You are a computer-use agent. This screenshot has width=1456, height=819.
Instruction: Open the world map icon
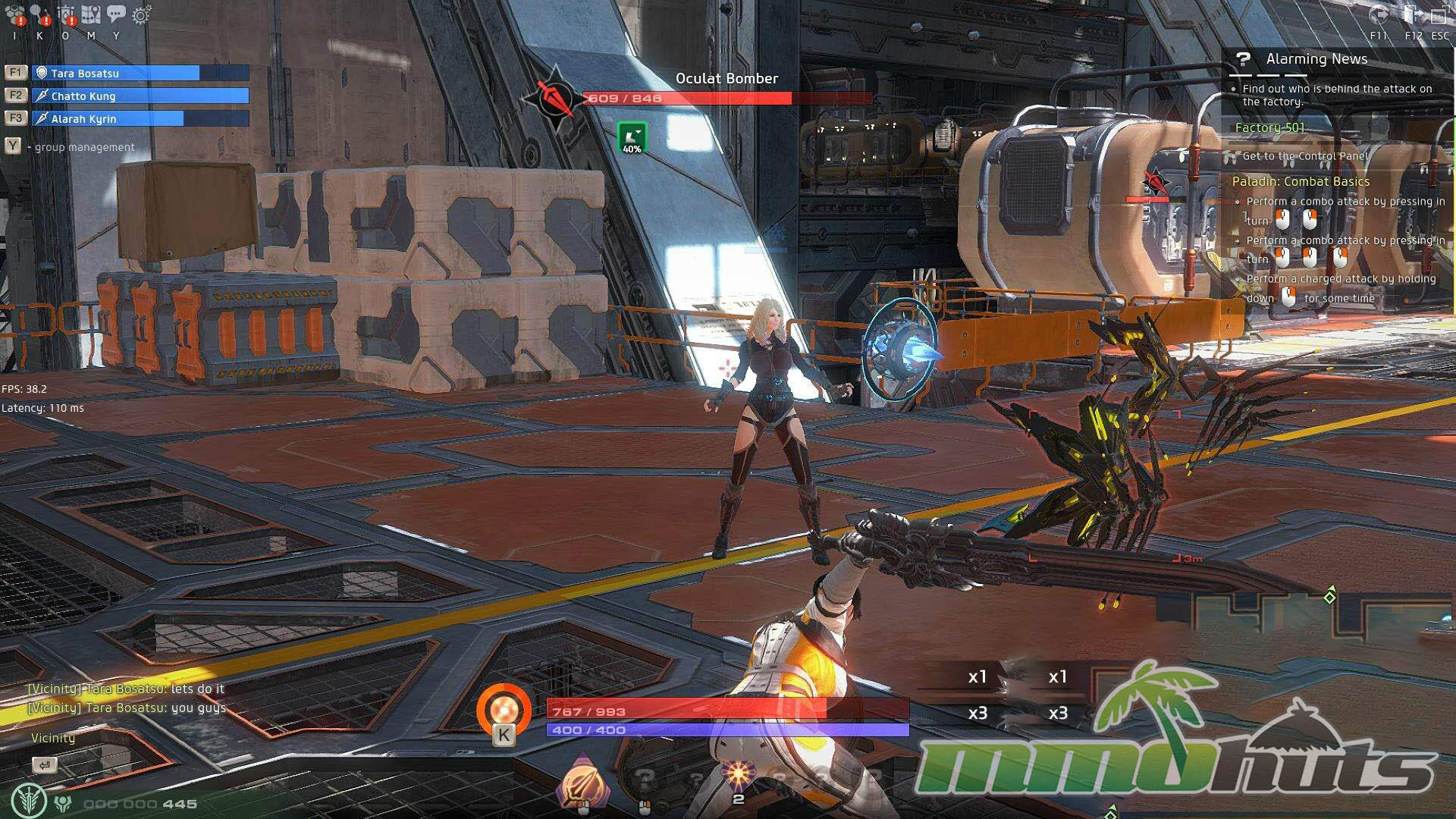91,14
